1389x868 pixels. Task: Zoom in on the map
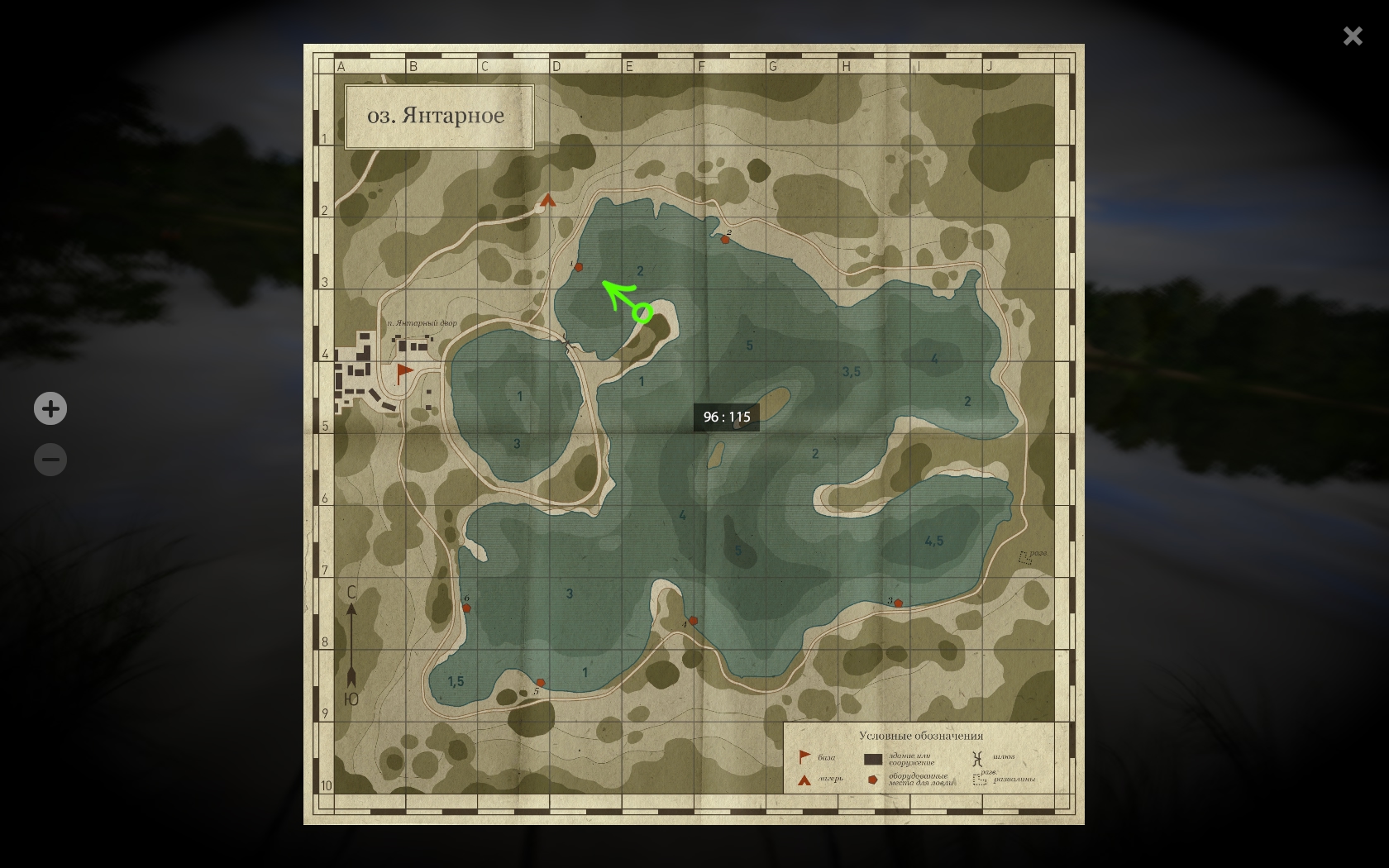point(50,408)
